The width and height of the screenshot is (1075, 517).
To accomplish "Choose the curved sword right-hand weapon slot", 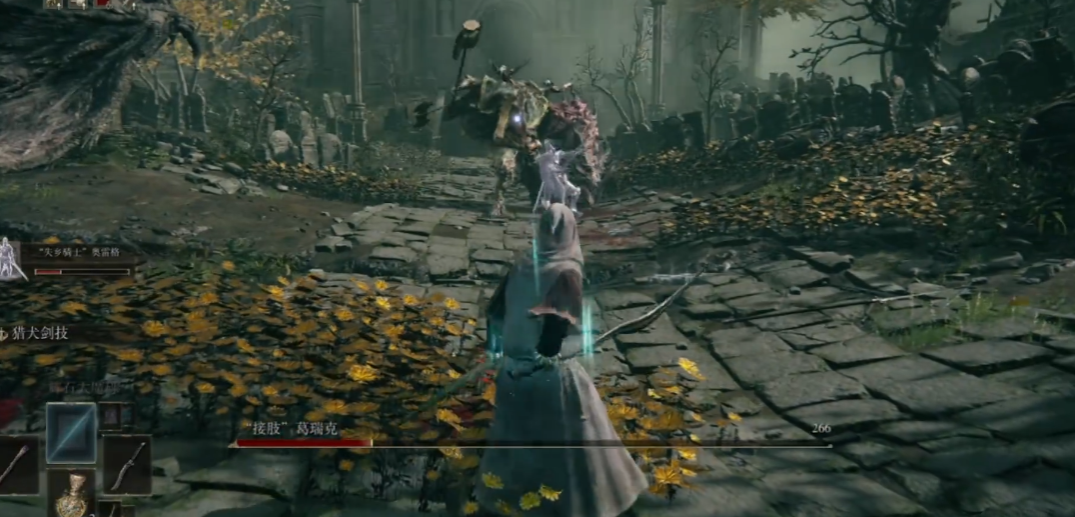I will pos(127,465).
